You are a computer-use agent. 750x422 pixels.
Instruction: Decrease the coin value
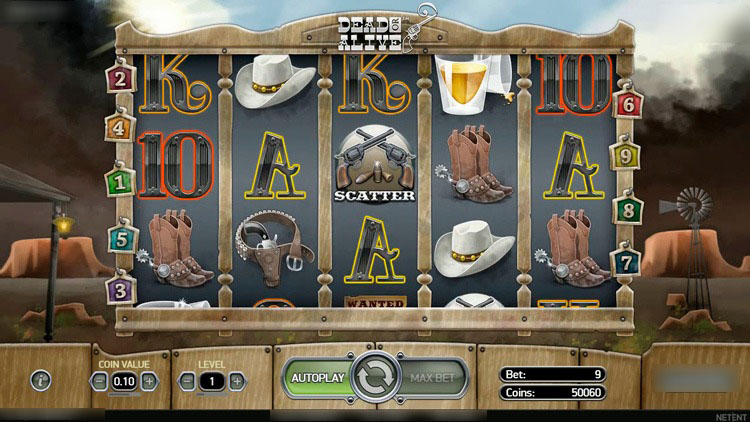pos(100,381)
